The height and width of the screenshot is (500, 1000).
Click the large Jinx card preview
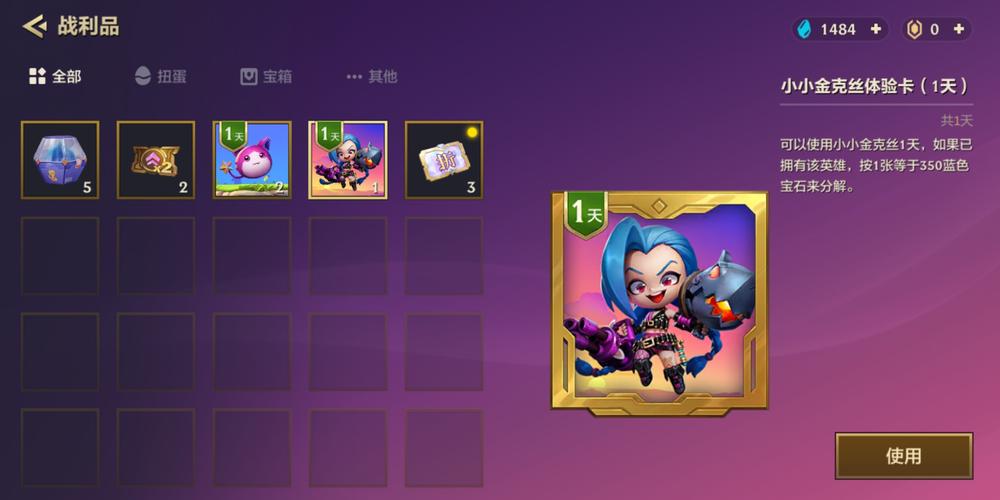(x=660, y=300)
